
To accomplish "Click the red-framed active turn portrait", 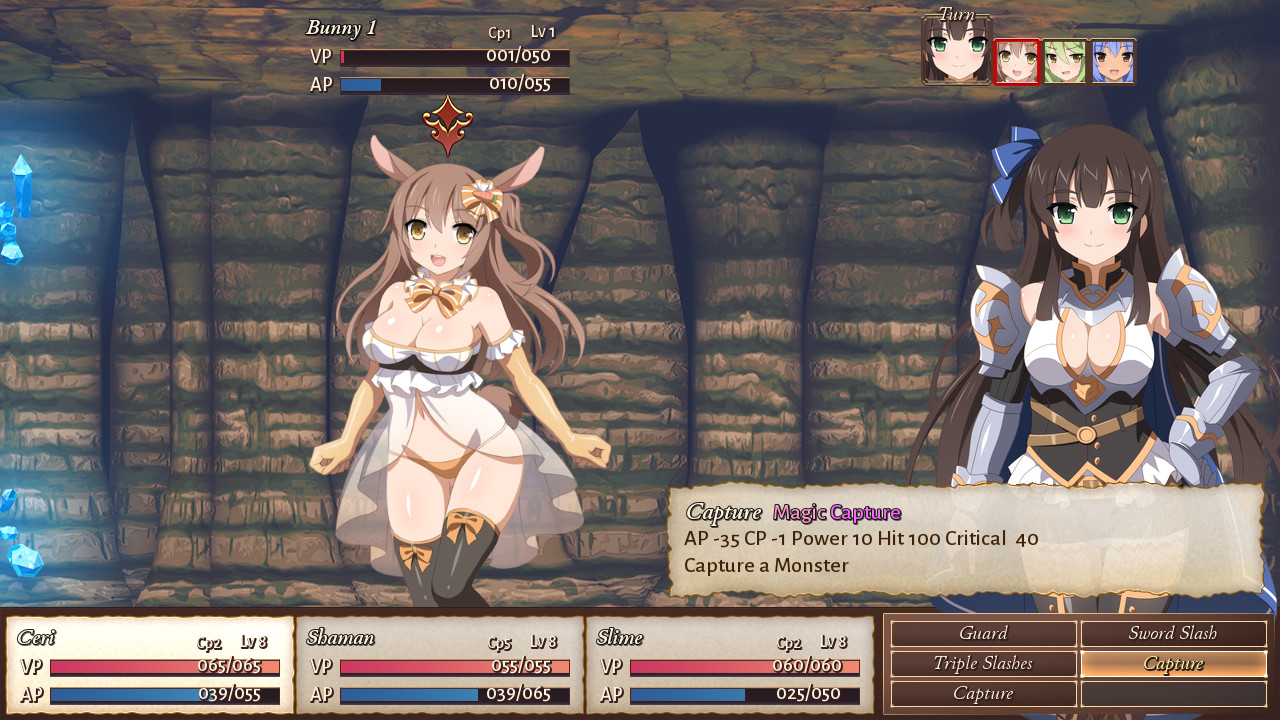I will pyautogui.click(x=1017, y=61).
